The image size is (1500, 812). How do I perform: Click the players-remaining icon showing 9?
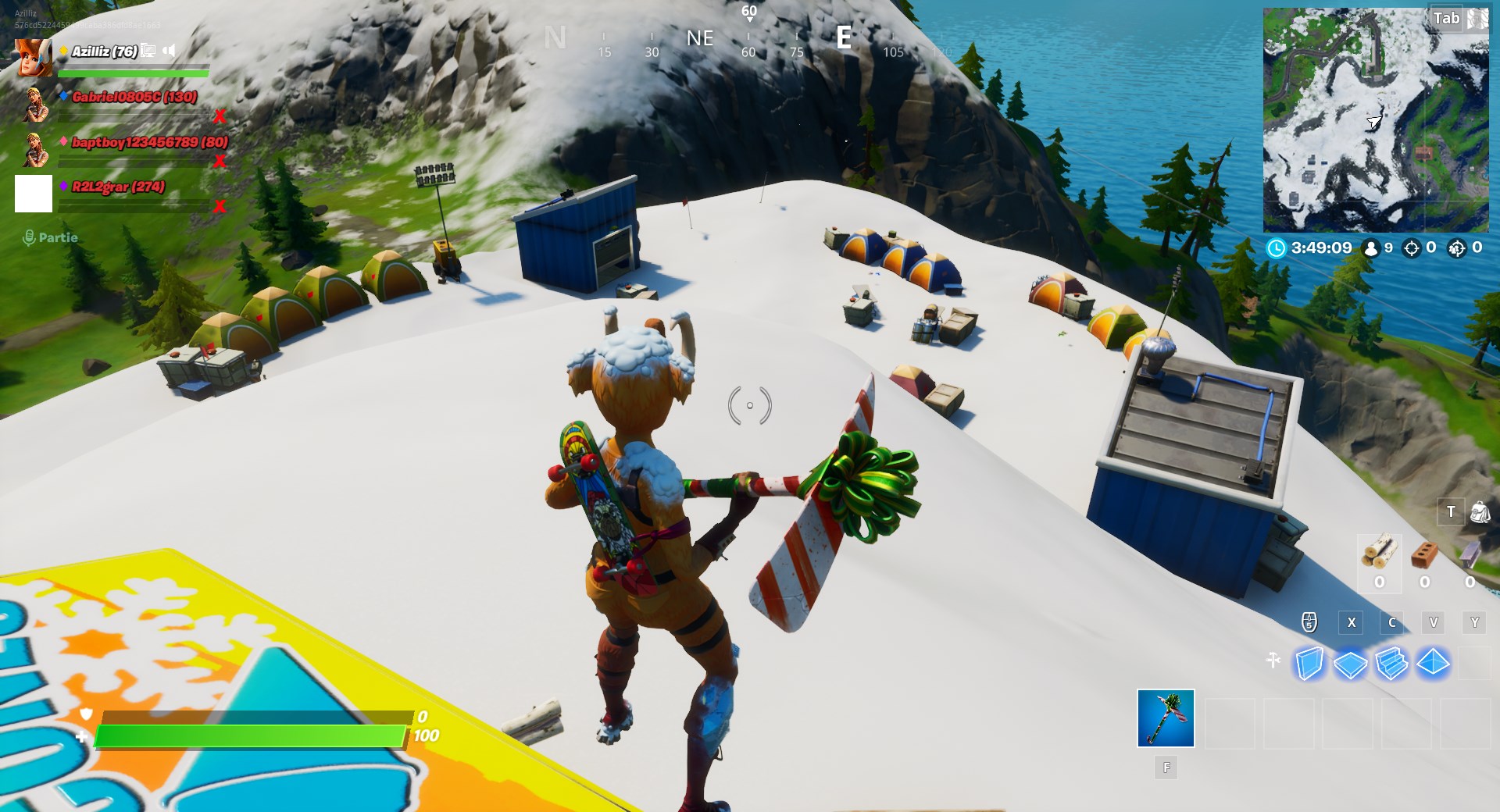click(x=1371, y=248)
